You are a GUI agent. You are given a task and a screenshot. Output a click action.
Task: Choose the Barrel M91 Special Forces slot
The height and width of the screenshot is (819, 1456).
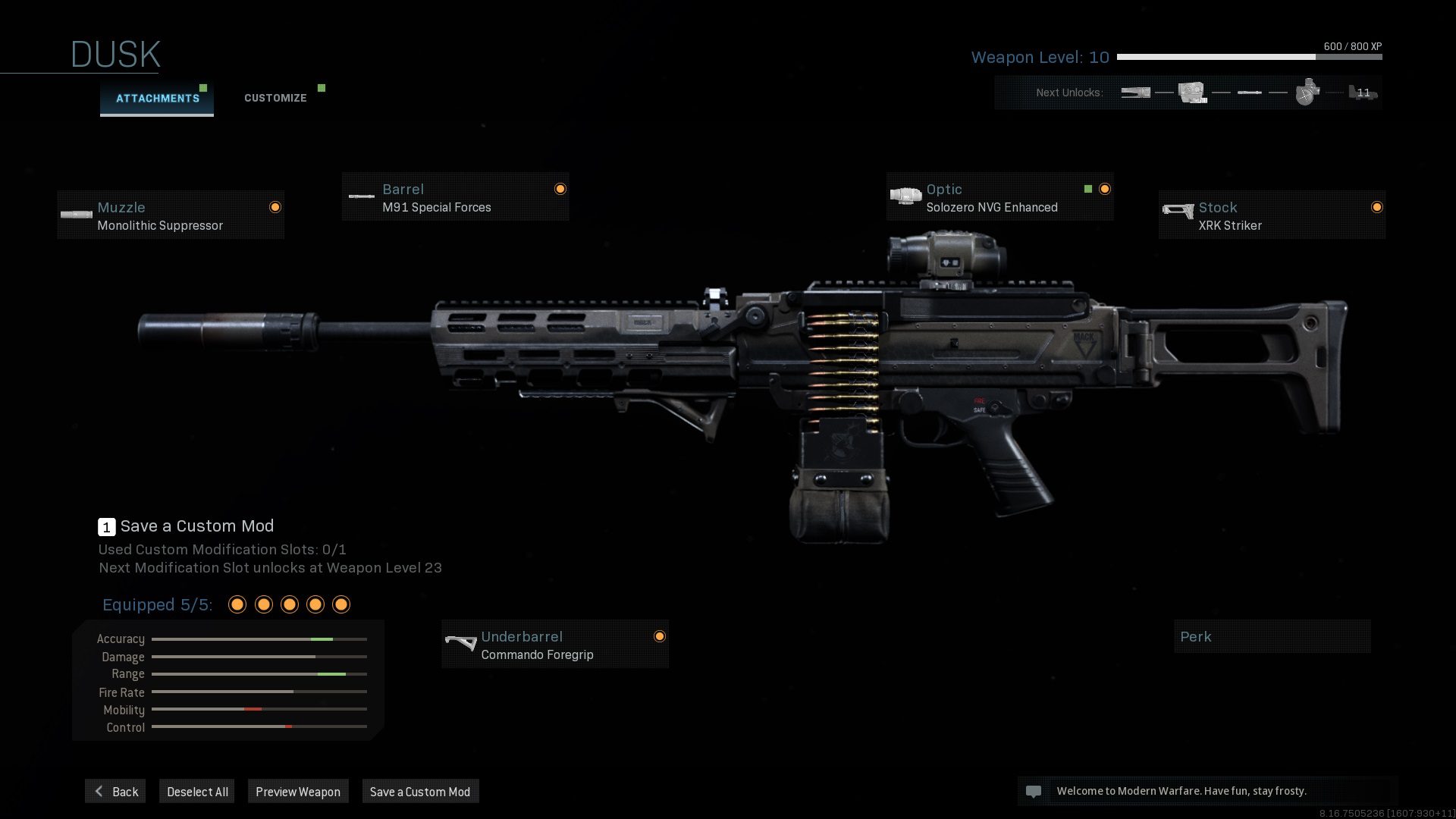pos(455,198)
